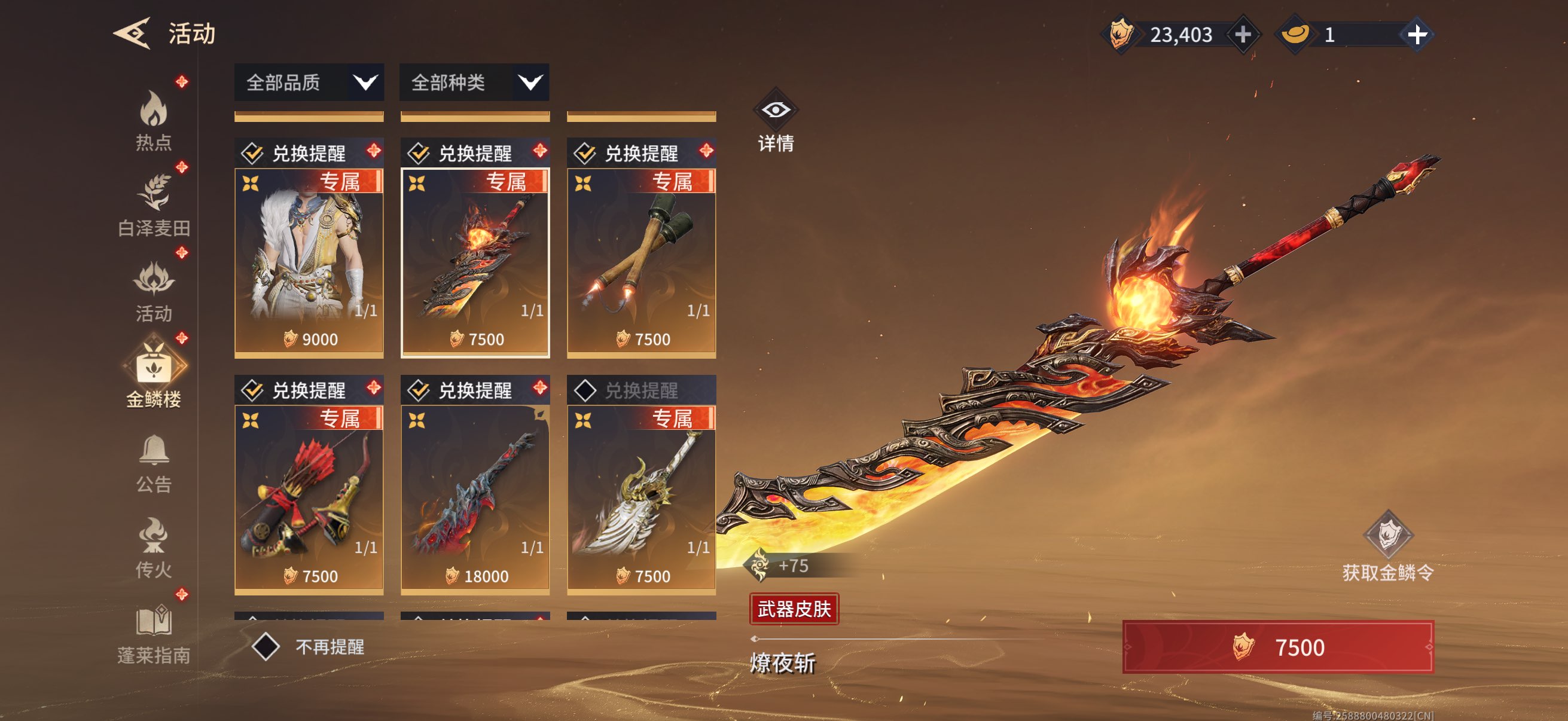Switch to the 热点 tab
This screenshot has height=721, width=1568.
pos(153,120)
